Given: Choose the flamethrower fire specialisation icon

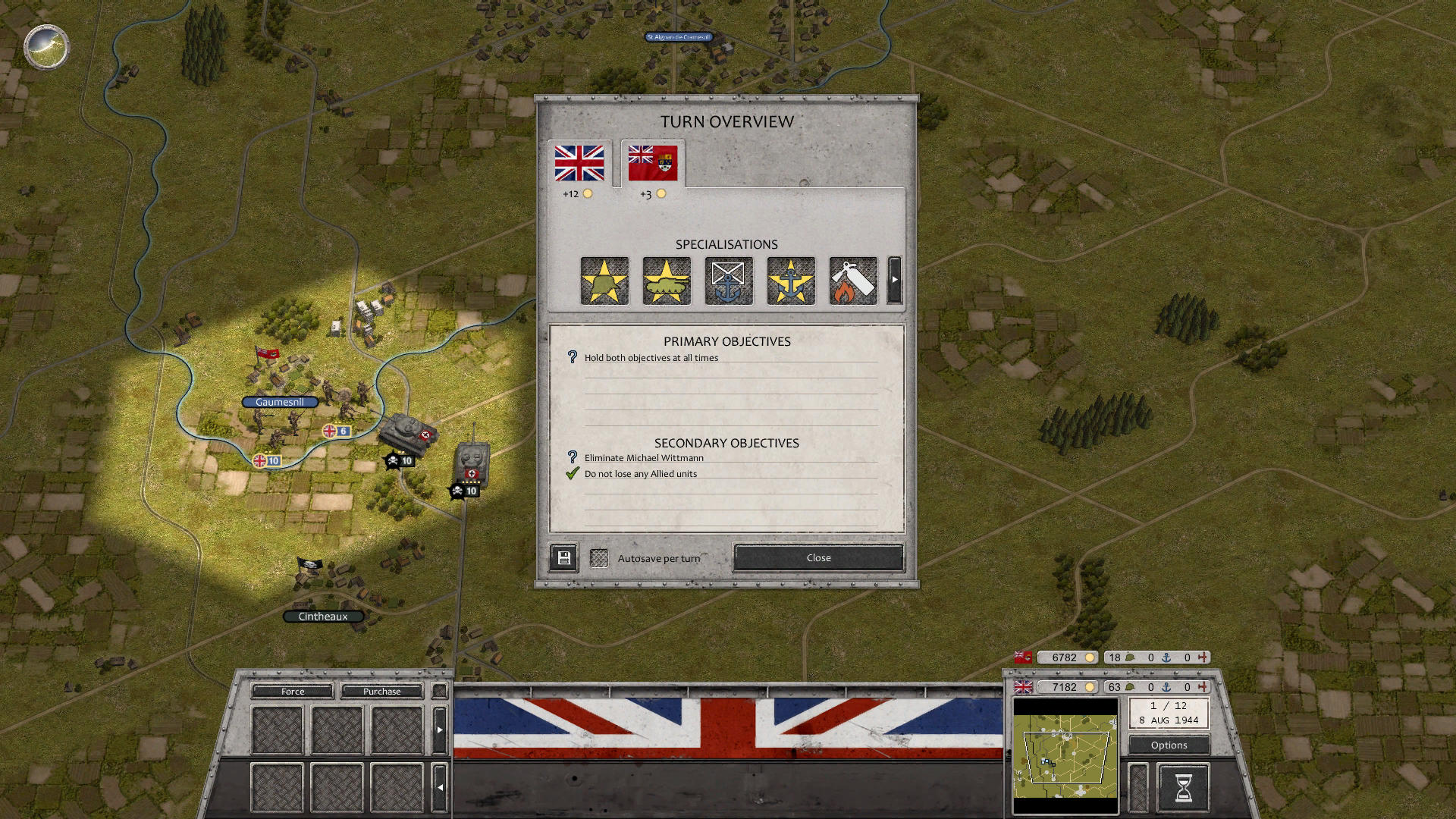Looking at the screenshot, I should click(x=853, y=281).
